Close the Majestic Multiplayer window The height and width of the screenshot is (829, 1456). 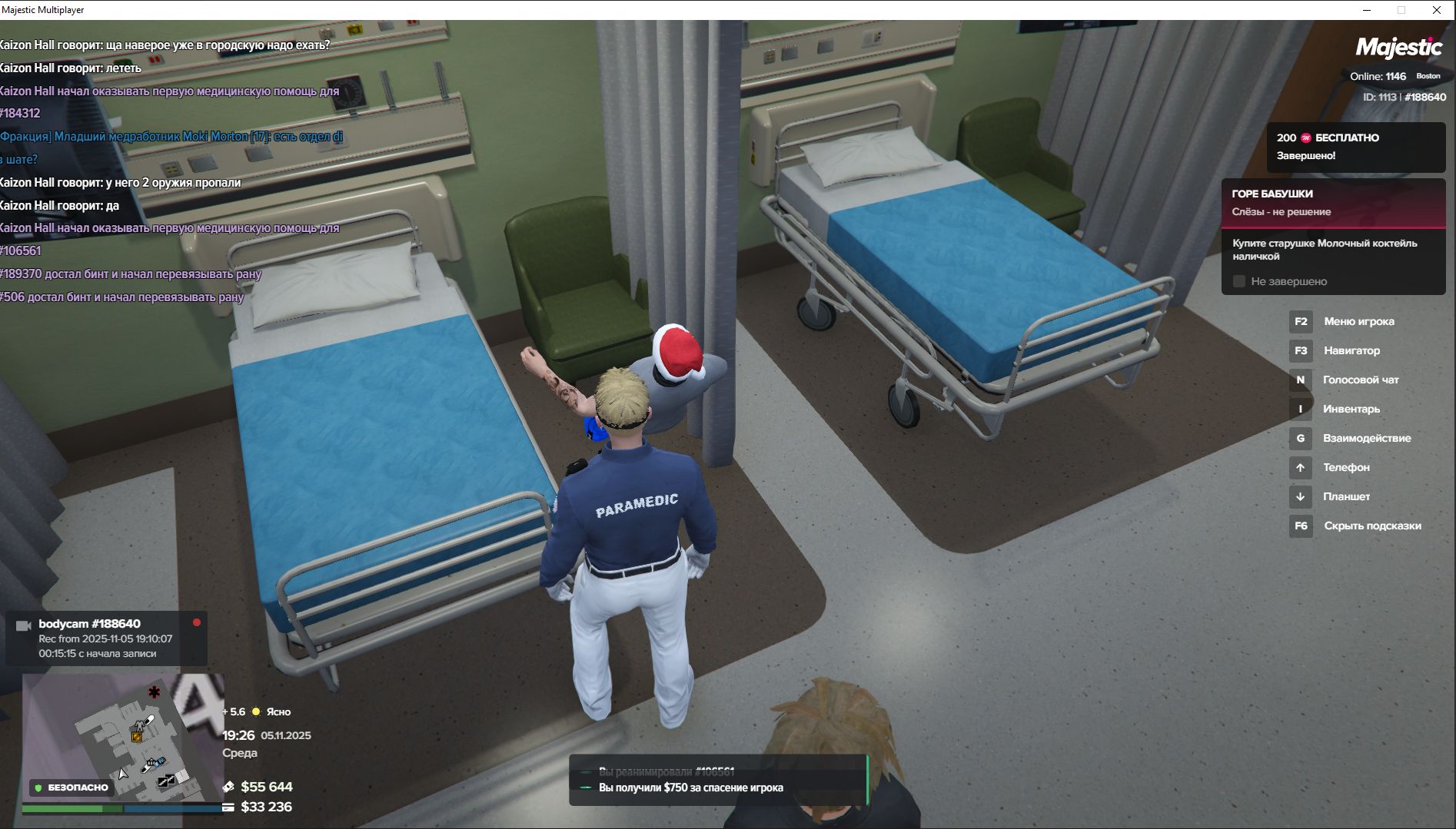pos(1436,10)
